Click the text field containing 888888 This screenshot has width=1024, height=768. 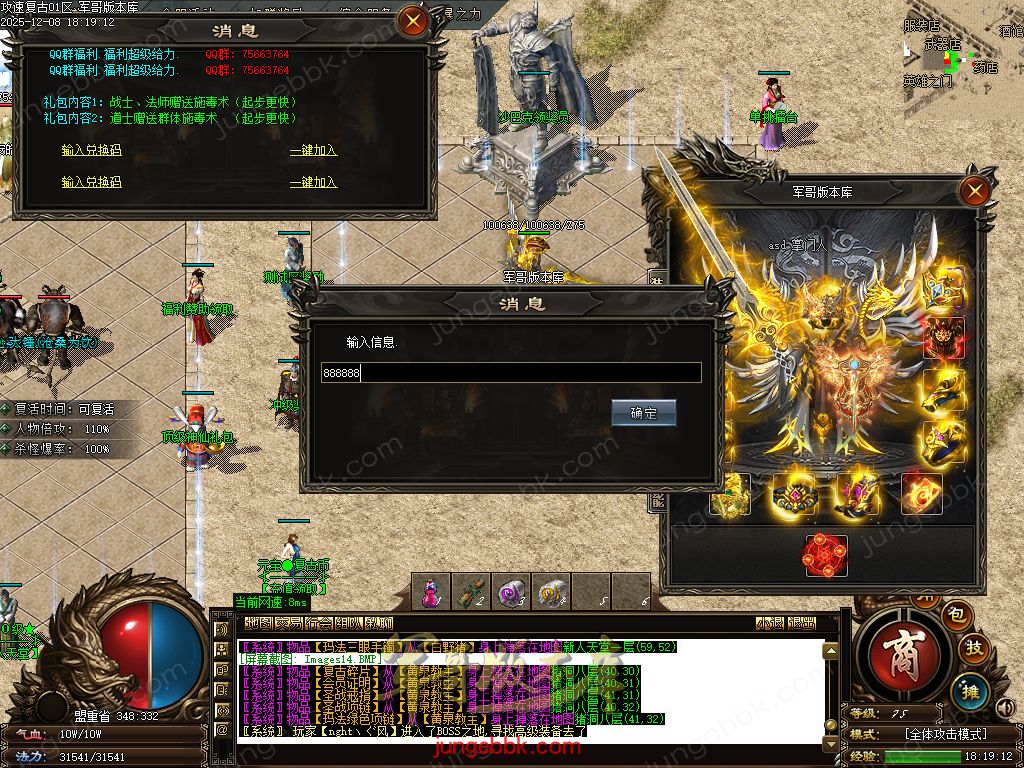(511, 373)
